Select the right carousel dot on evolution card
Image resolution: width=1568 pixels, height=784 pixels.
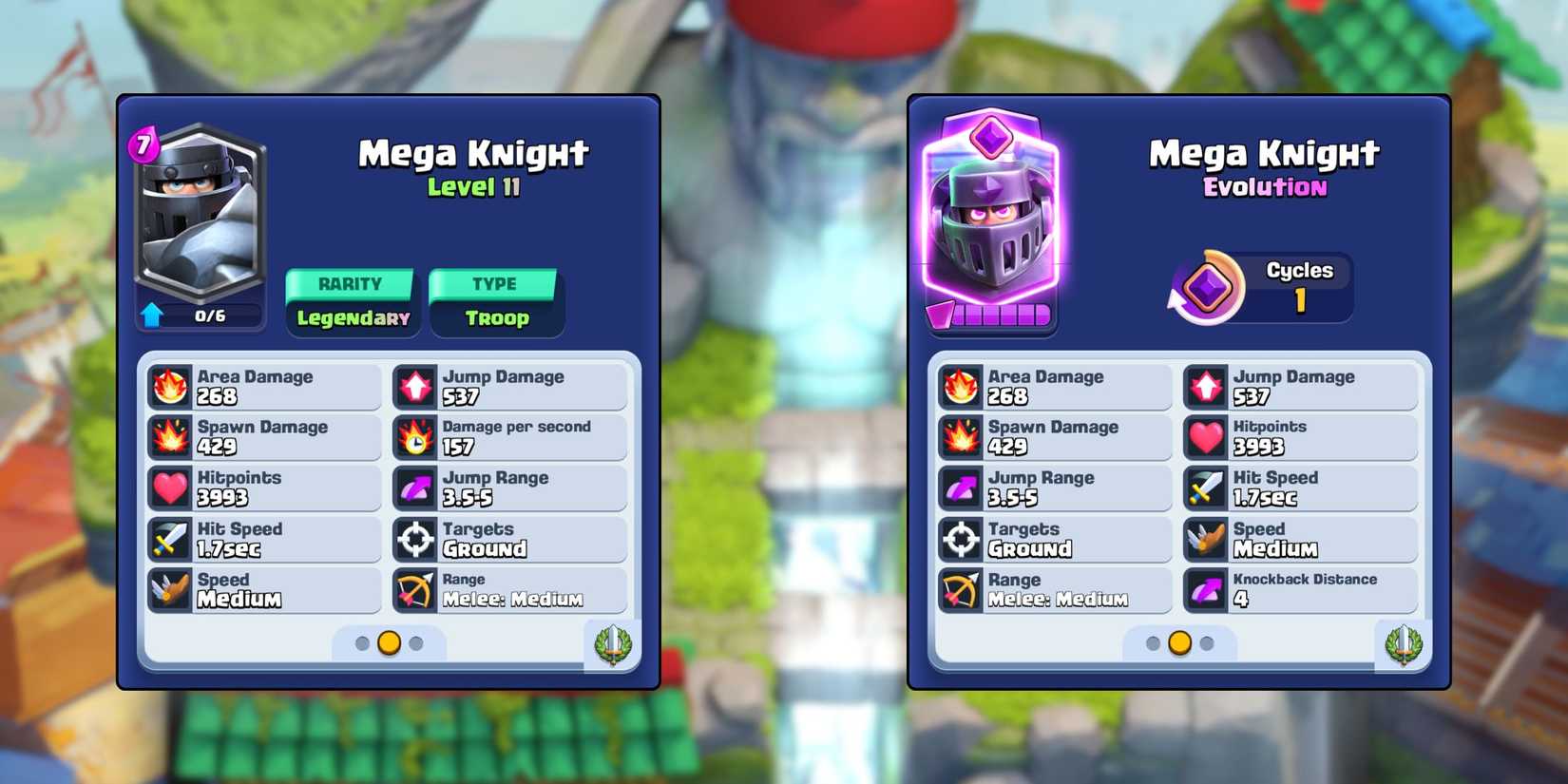[1207, 643]
